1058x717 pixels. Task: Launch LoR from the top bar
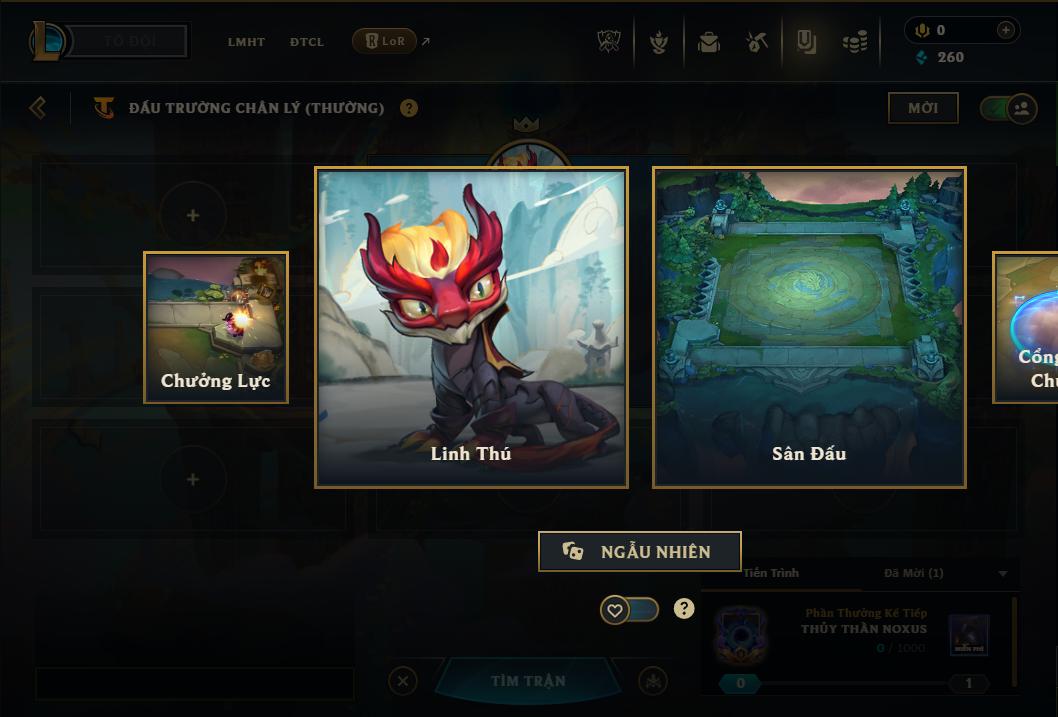click(385, 41)
